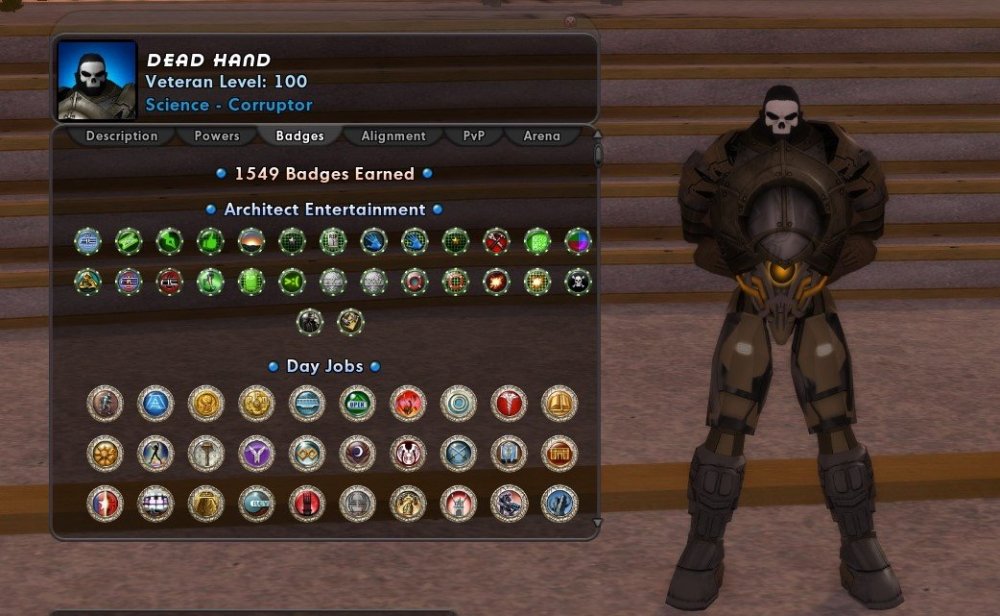Click the sunset landscape badge
The image size is (1000, 616).
(x=251, y=241)
